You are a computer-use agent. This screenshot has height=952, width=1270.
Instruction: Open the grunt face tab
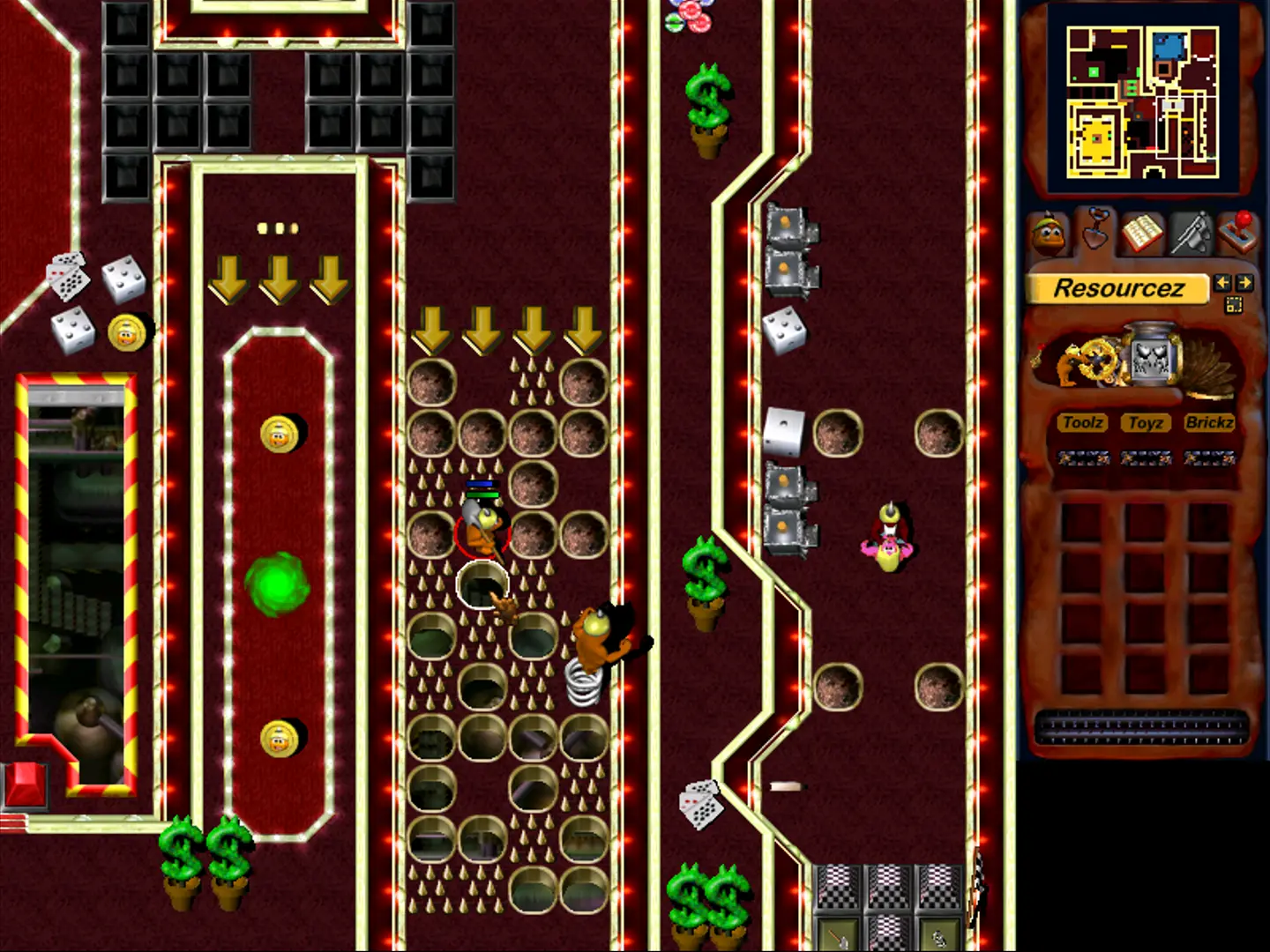1047,234
